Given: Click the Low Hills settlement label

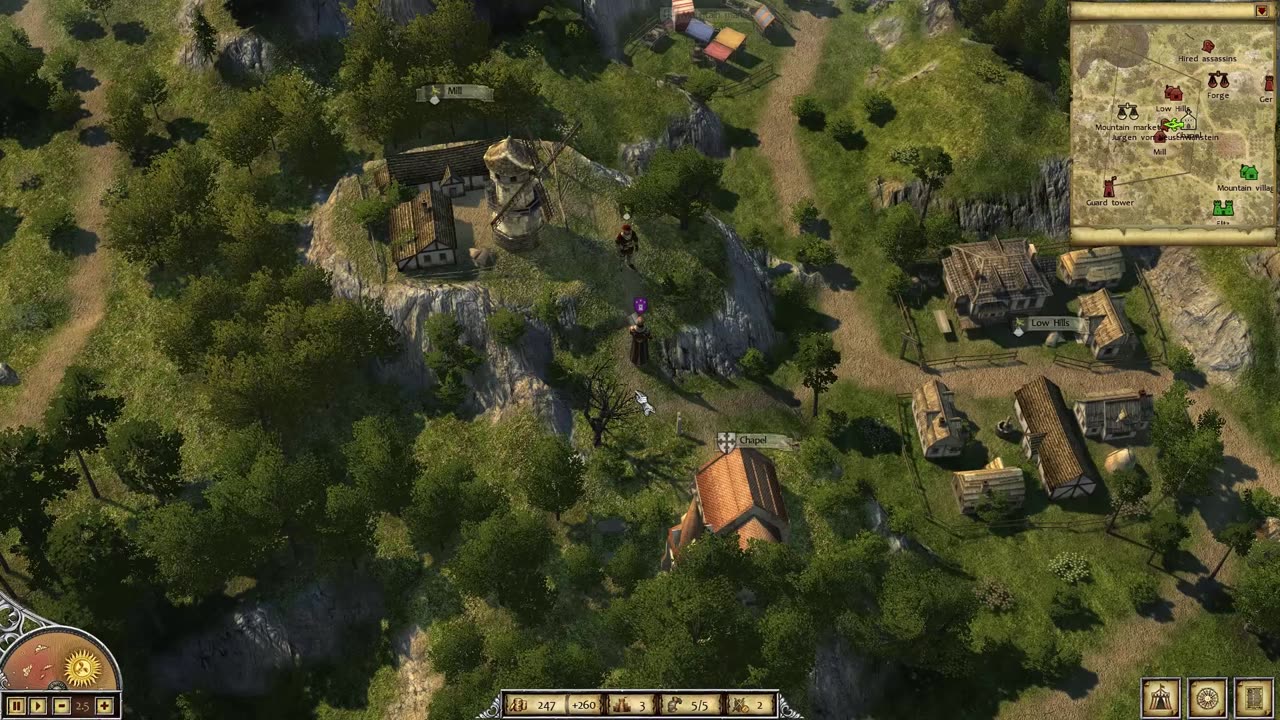Looking at the screenshot, I should tap(1050, 325).
